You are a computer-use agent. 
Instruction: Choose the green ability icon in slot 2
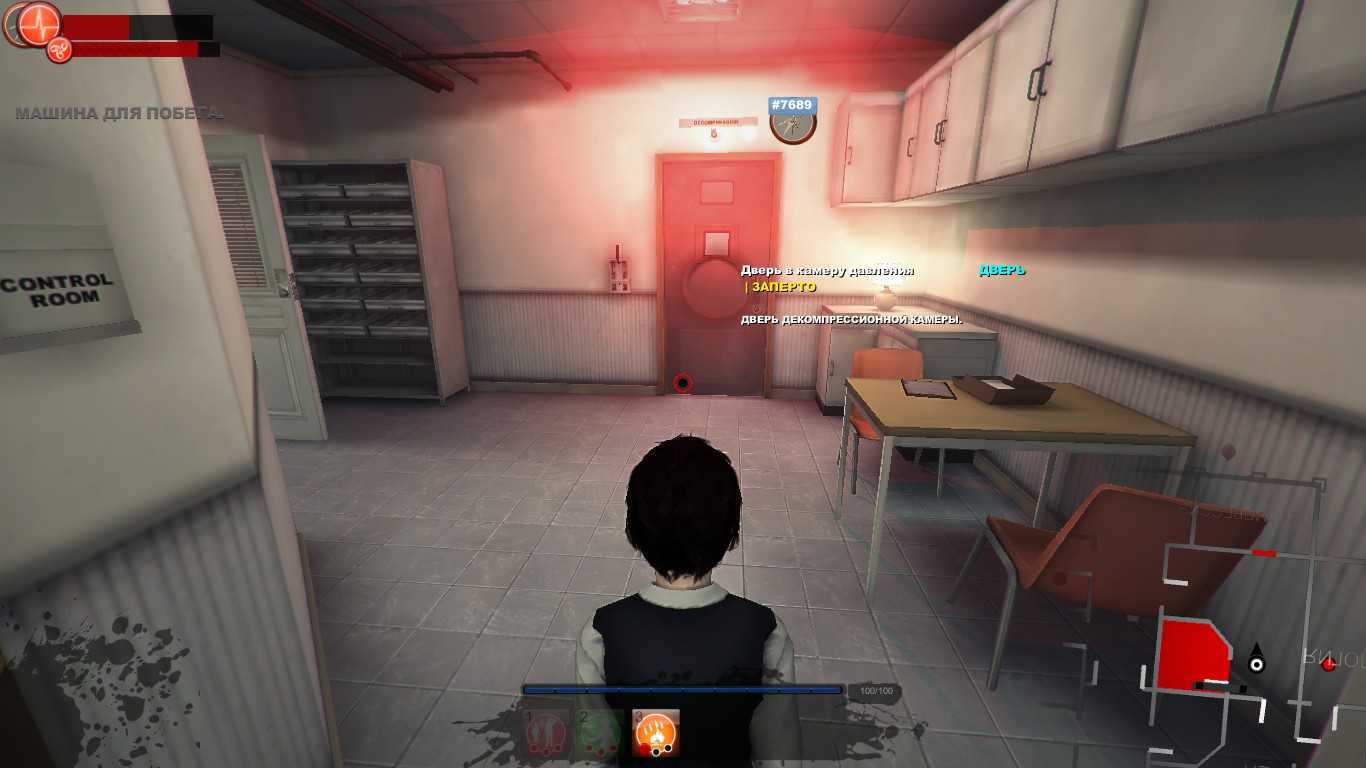(601, 733)
